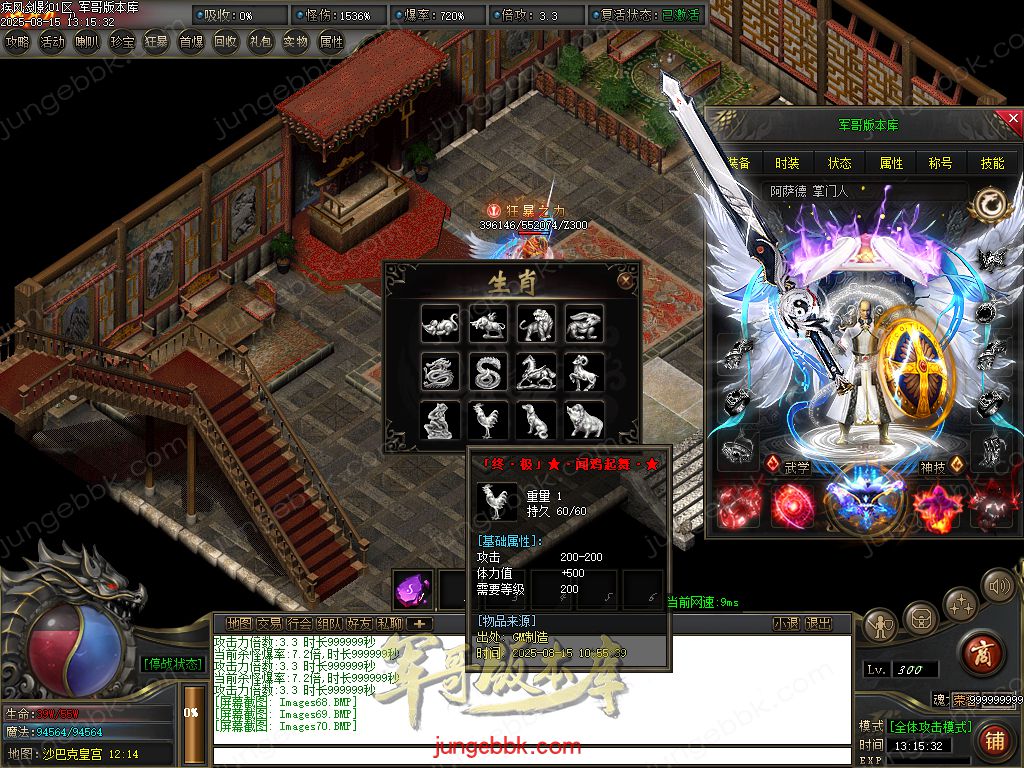Switch to the 状态 status tab
Screen dimensions: 1024x768
click(840, 163)
